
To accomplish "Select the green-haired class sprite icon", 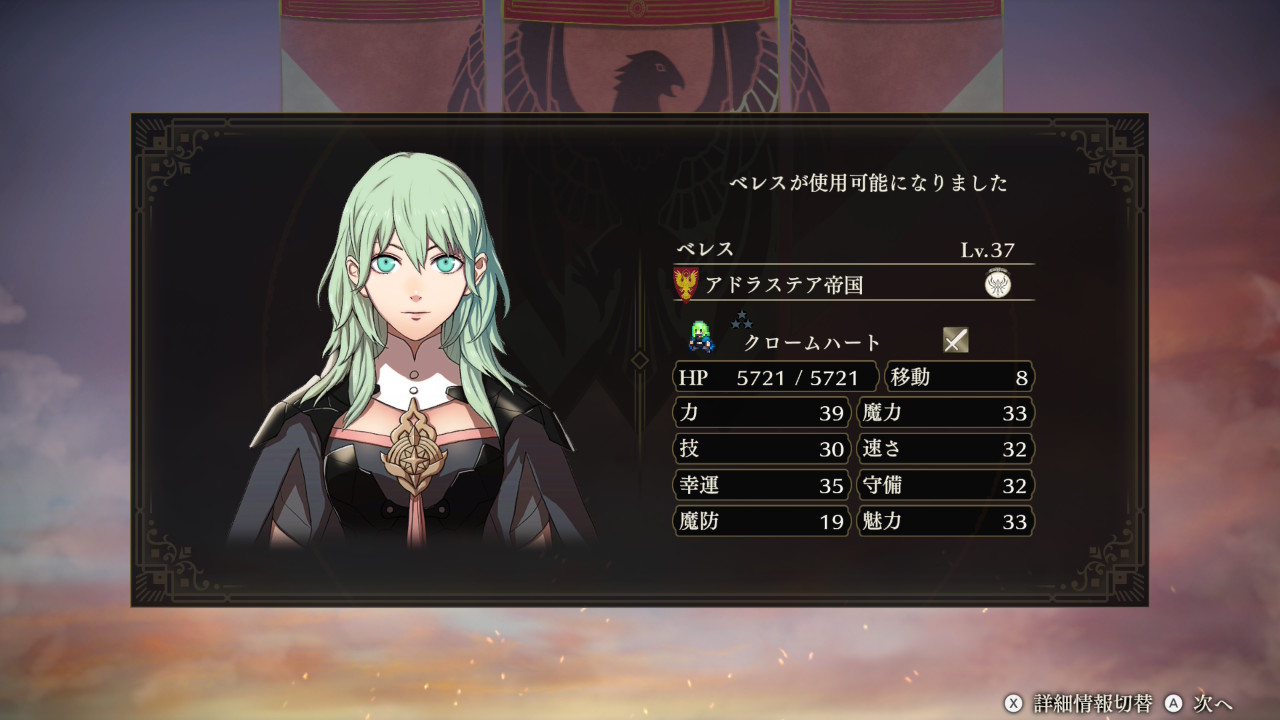I will click(x=701, y=339).
